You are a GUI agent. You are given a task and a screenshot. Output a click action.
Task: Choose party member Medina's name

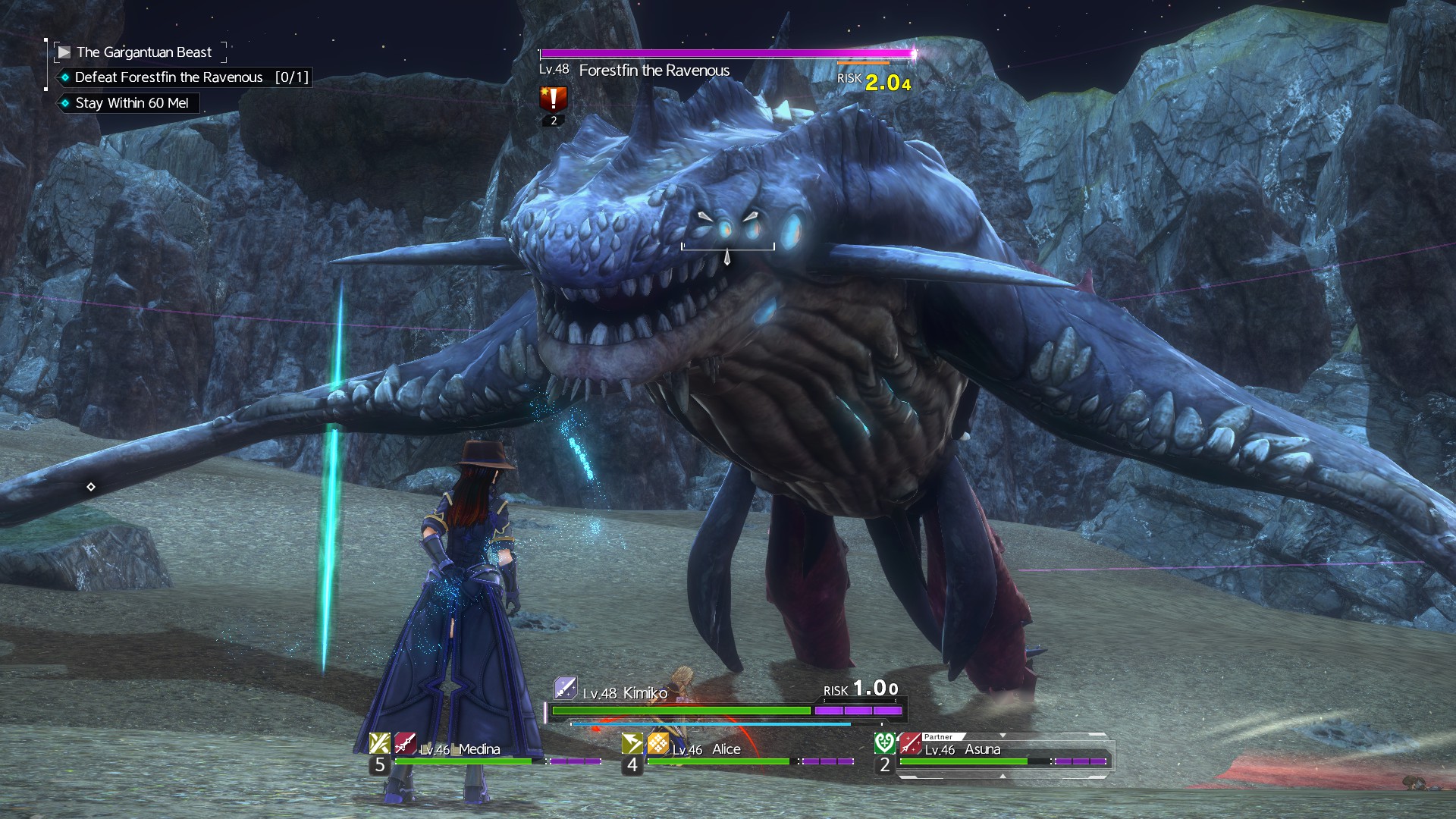pyautogui.click(x=479, y=749)
